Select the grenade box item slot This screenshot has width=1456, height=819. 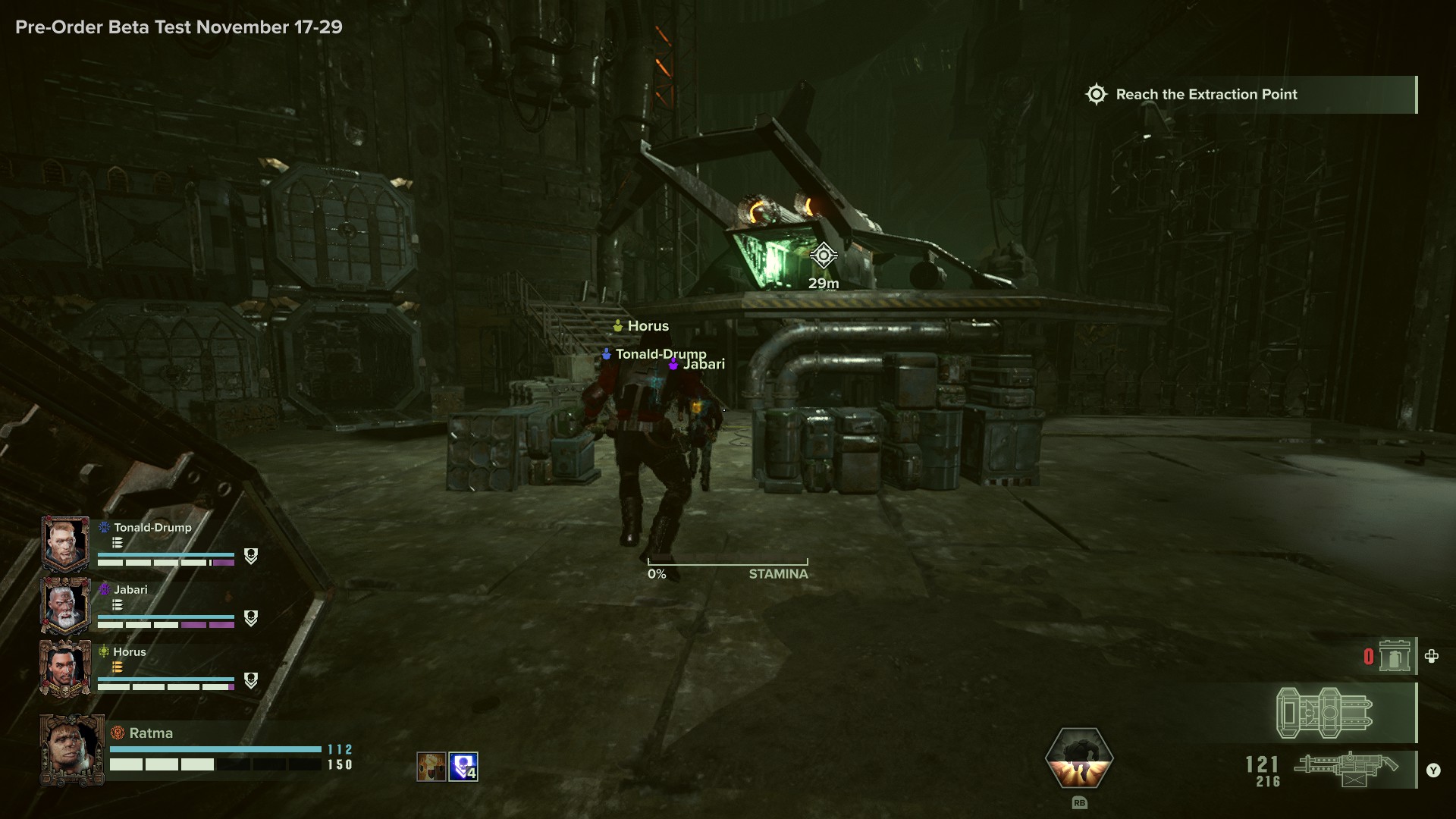1394,656
